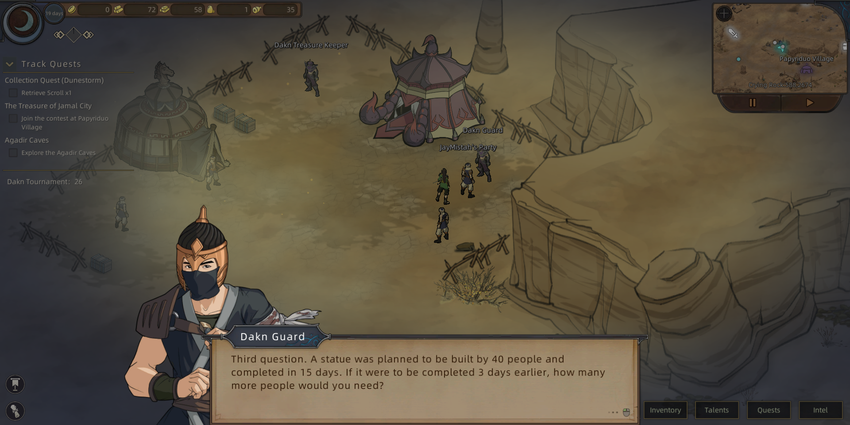Image resolution: width=850 pixels, height=425 pixels.
Task: Toggle tracking for Explore the Agadir Caves
Action: [13, 152]
